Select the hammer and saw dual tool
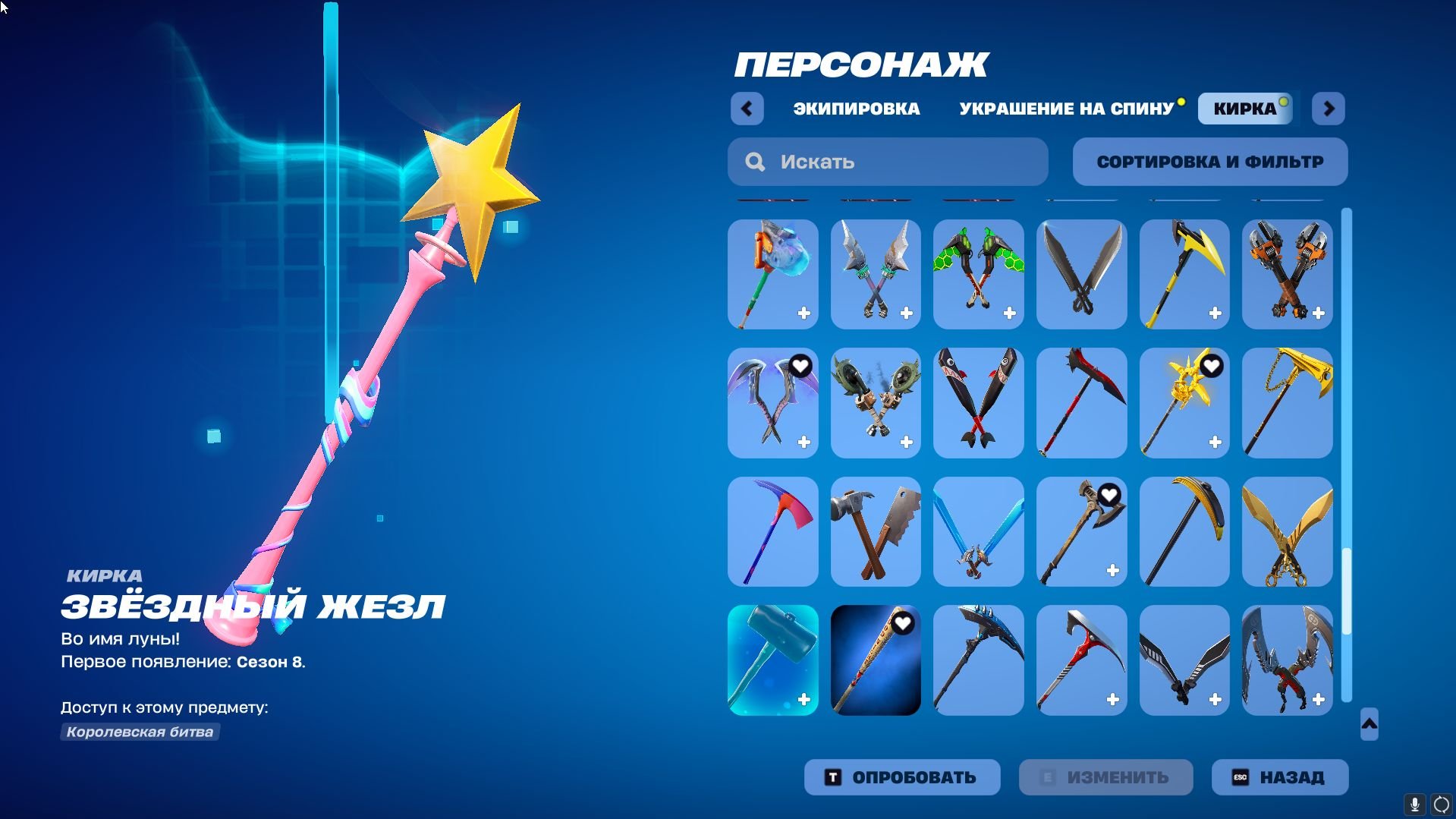The width and height of the screenshot is (1456, 819). (x=875, y=531)
